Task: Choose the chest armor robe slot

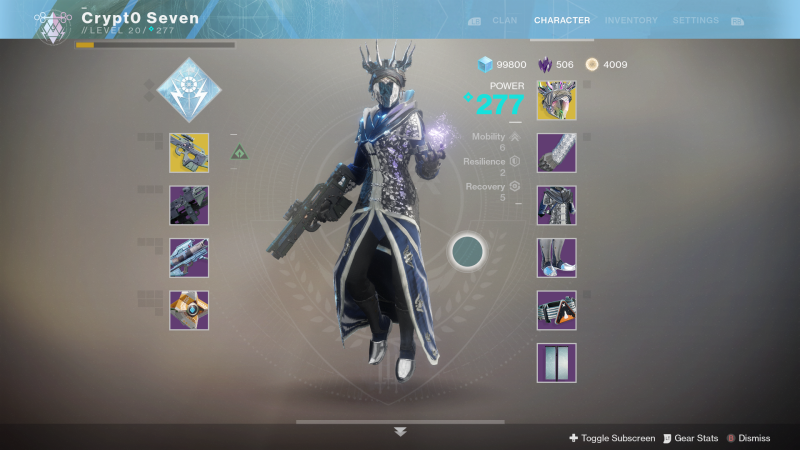Action: pos(557,205)
